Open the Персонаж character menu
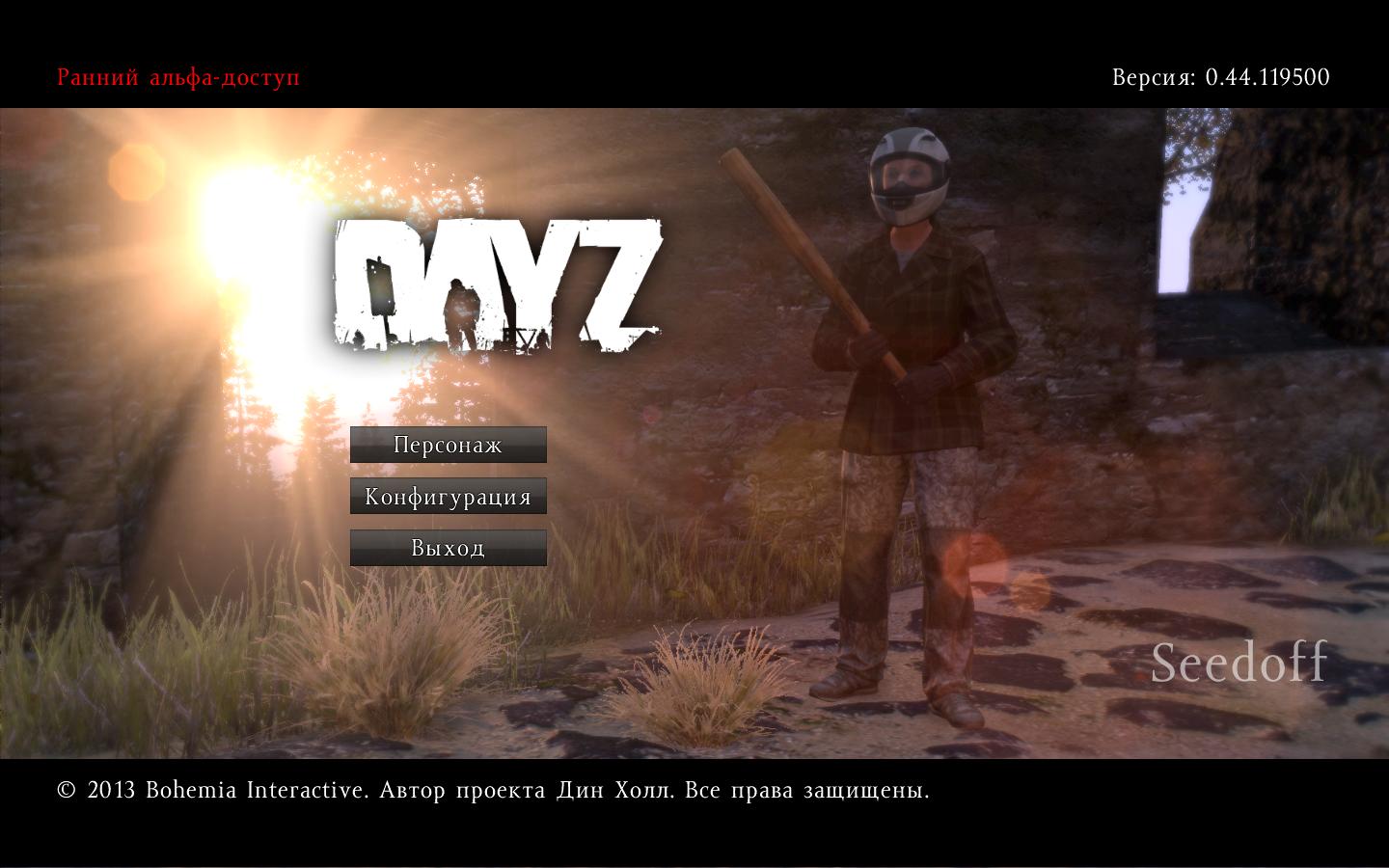The image size is (1389, 868). click(448, 445)
